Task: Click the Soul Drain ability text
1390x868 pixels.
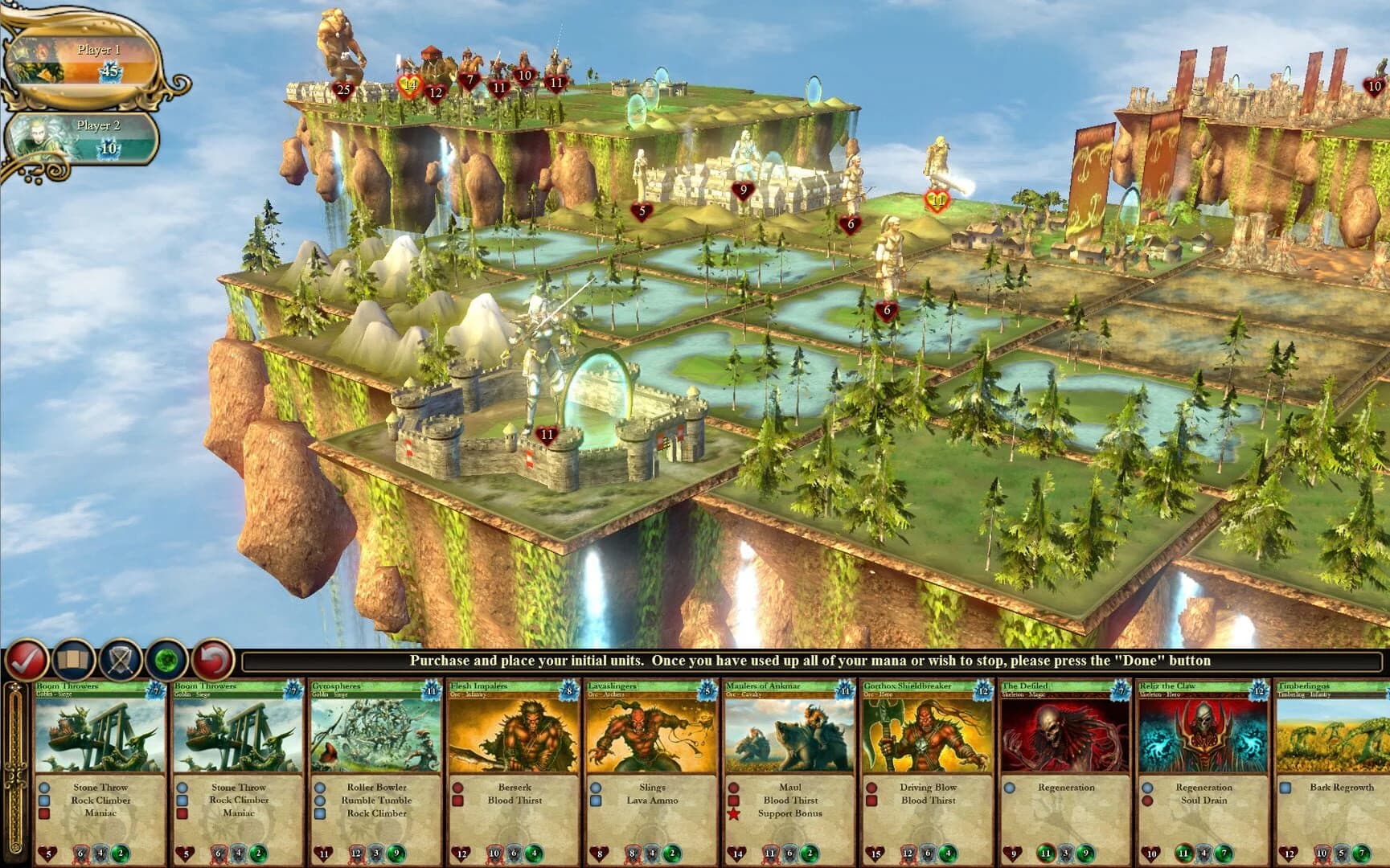Action: tap(1203, 800)
